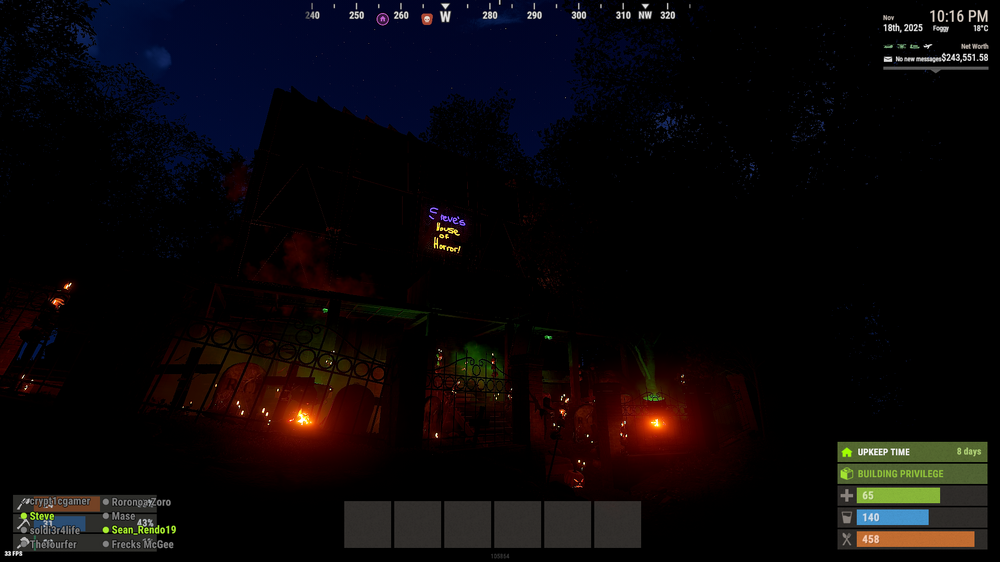Click the purple home marker on the compass

[x=382, y=18]
